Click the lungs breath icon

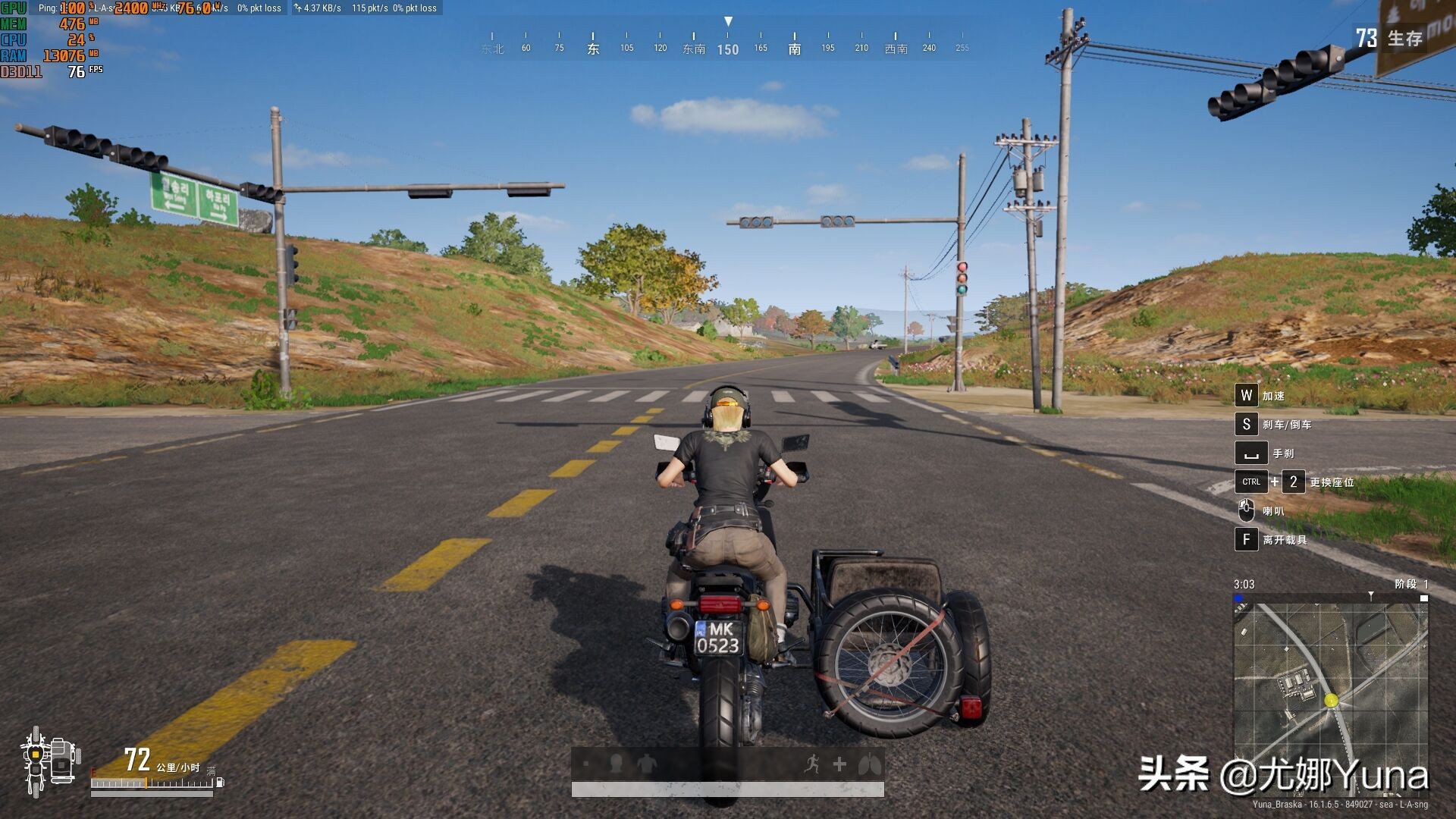pos(869,764)
